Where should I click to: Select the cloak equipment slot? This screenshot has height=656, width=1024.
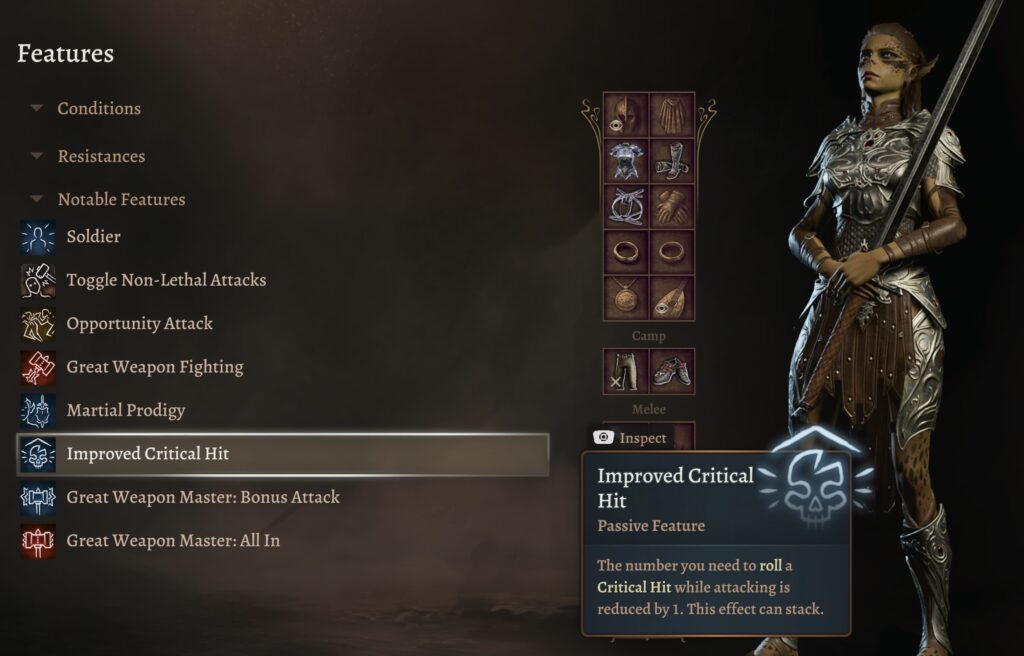pyautogui.click(x=673, y=116)
